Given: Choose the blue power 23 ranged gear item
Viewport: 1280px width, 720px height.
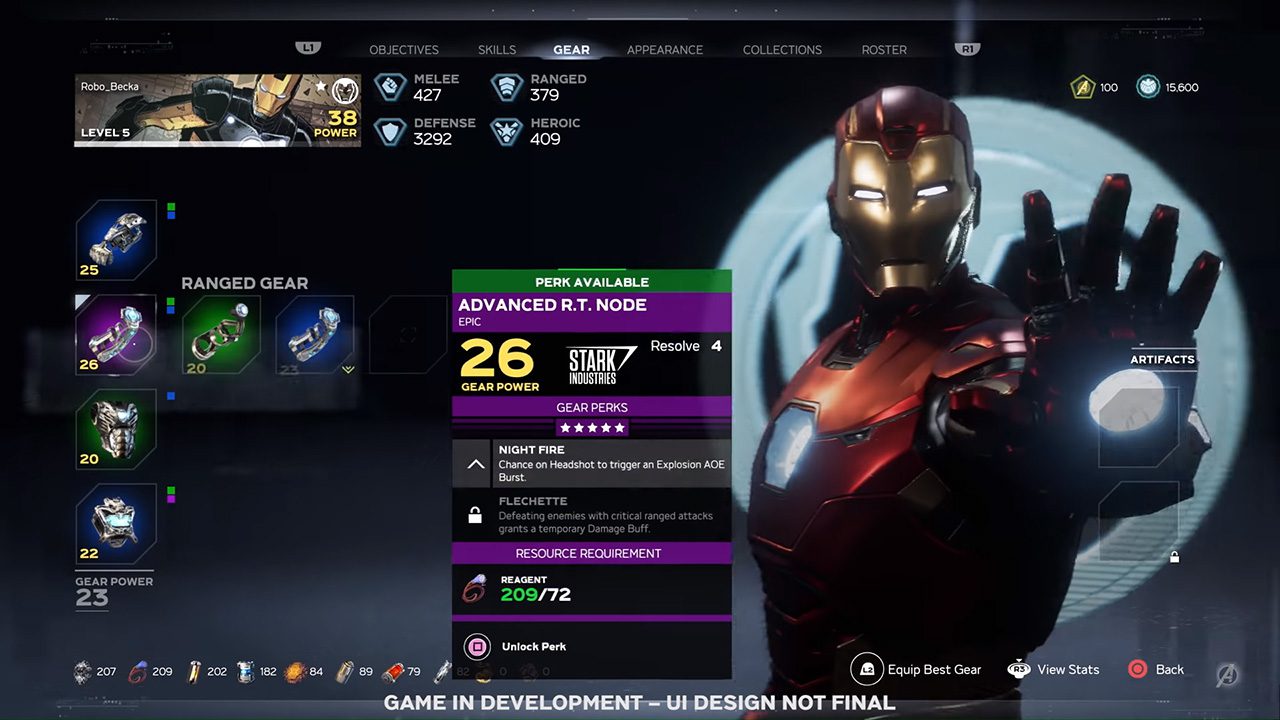Looking at the screenshot, I should [315, 334].
